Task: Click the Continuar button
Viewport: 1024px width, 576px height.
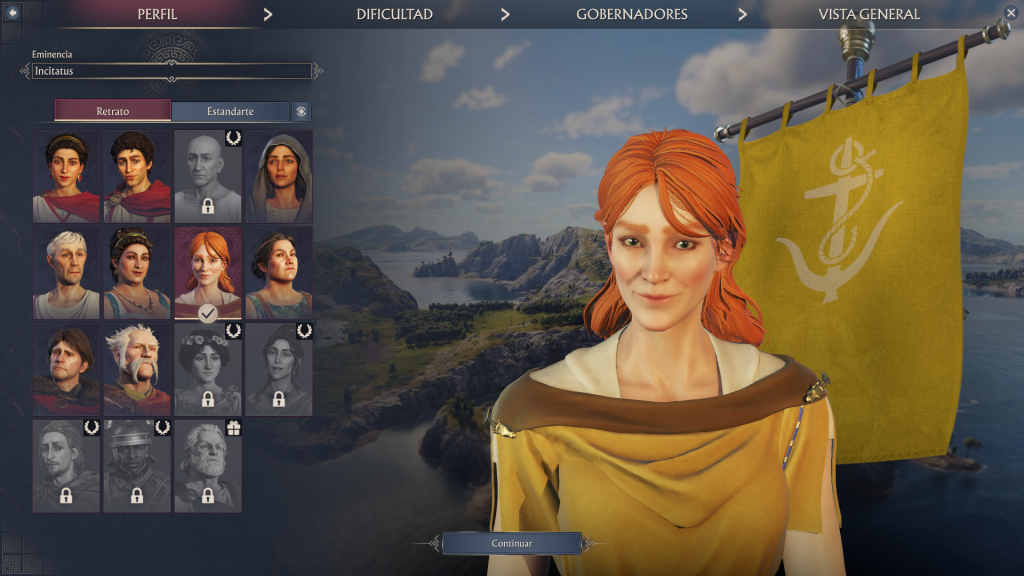Action: pos(511,543)
